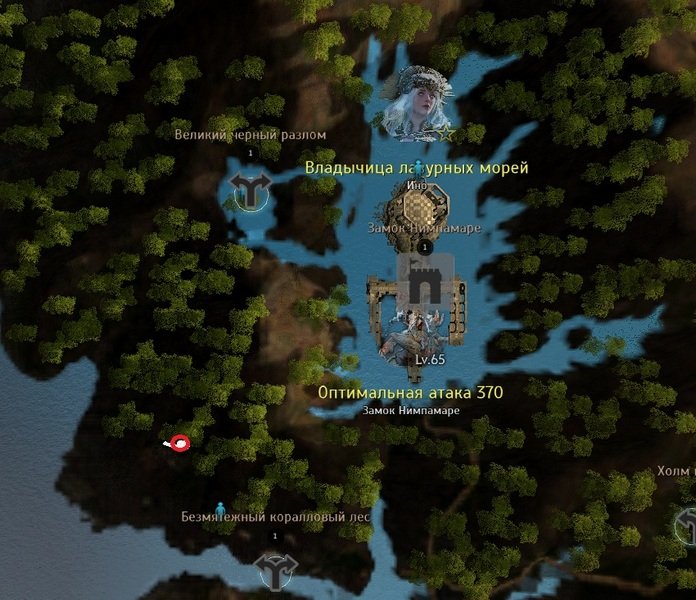Image resolution: width=696 pixels, height=600 pixels.
Task: Select the Великий черный разлом waypoint marker
Action: (249, 190)
